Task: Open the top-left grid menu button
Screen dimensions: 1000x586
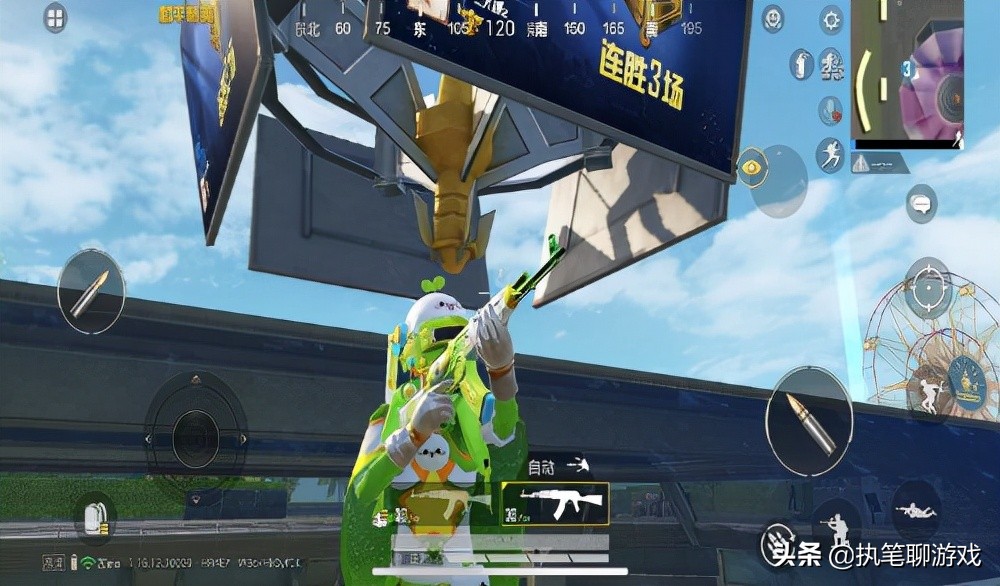Action: click(55, 18)
